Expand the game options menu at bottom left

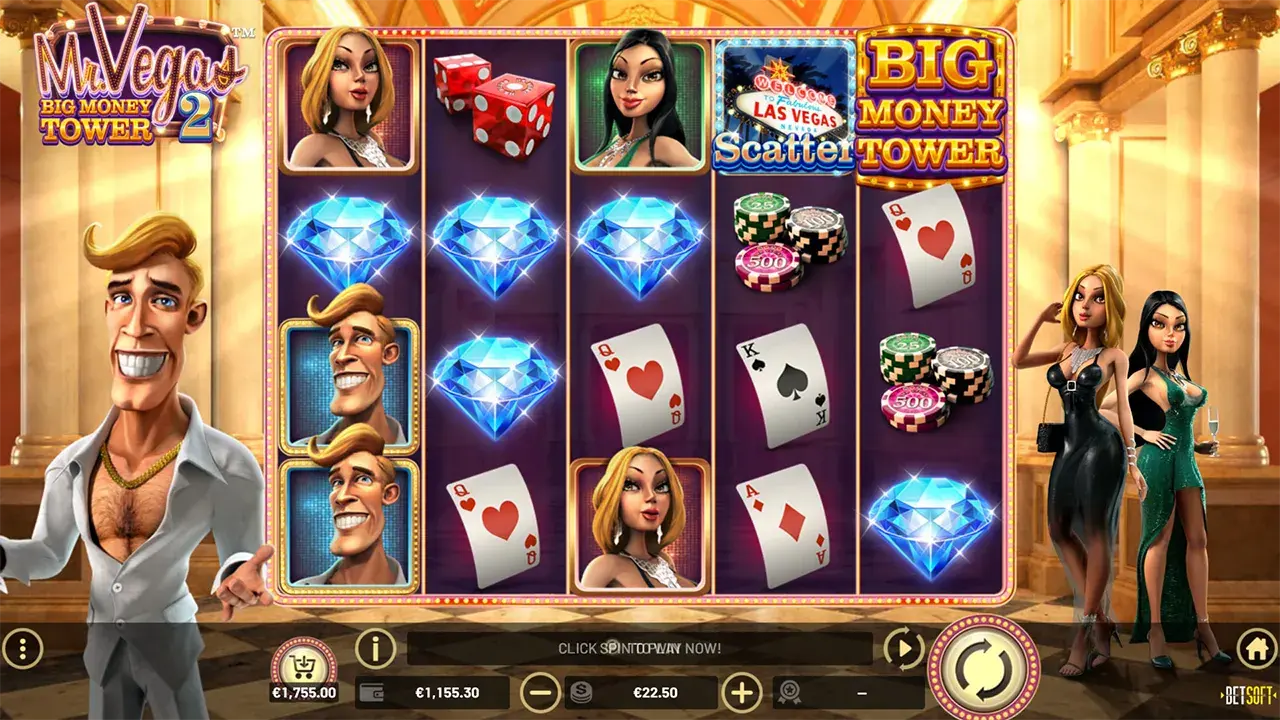pyautogui.click(x=22, y=648)
